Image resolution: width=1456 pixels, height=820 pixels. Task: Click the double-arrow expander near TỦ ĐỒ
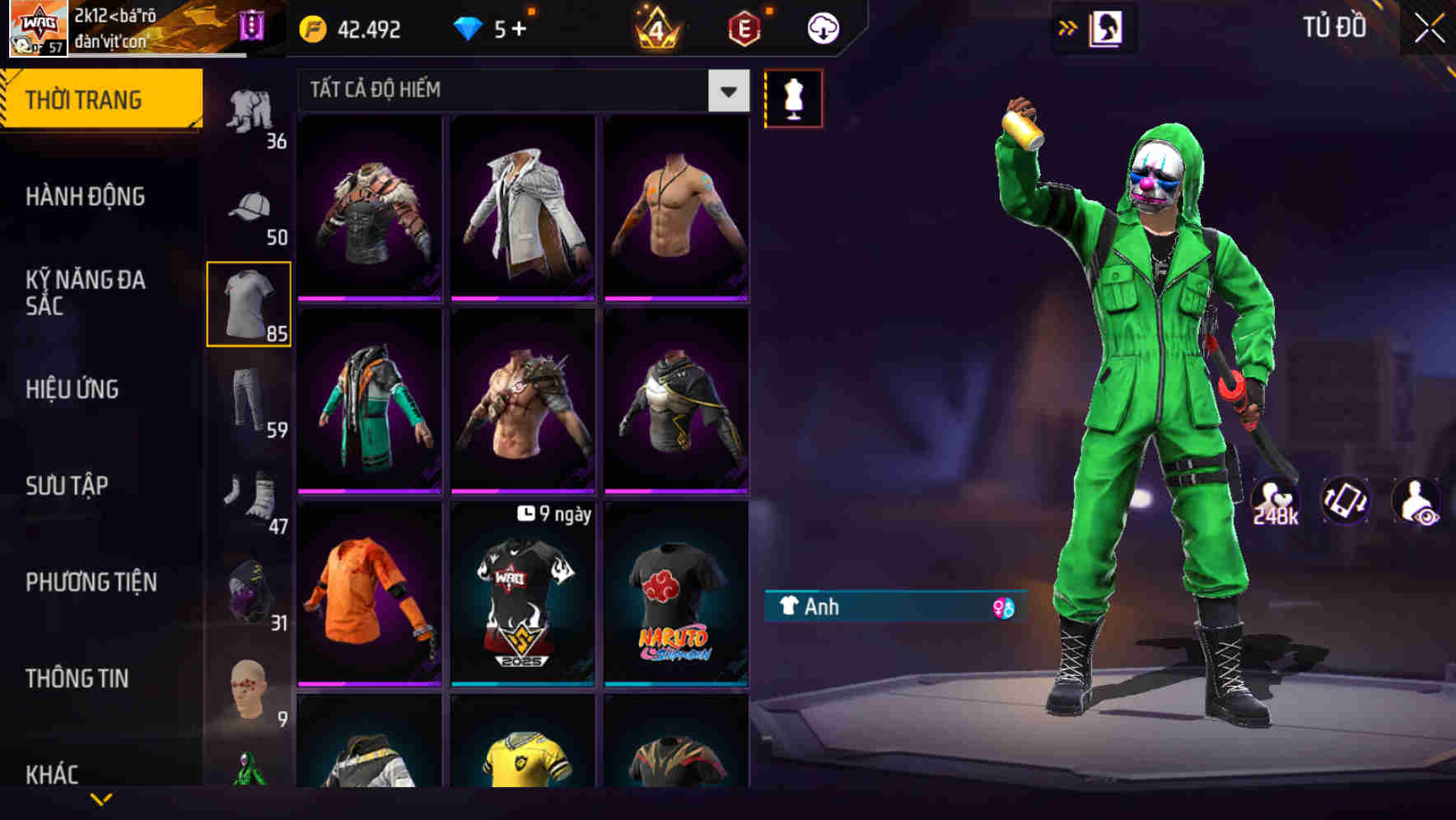click(1066, 26)
